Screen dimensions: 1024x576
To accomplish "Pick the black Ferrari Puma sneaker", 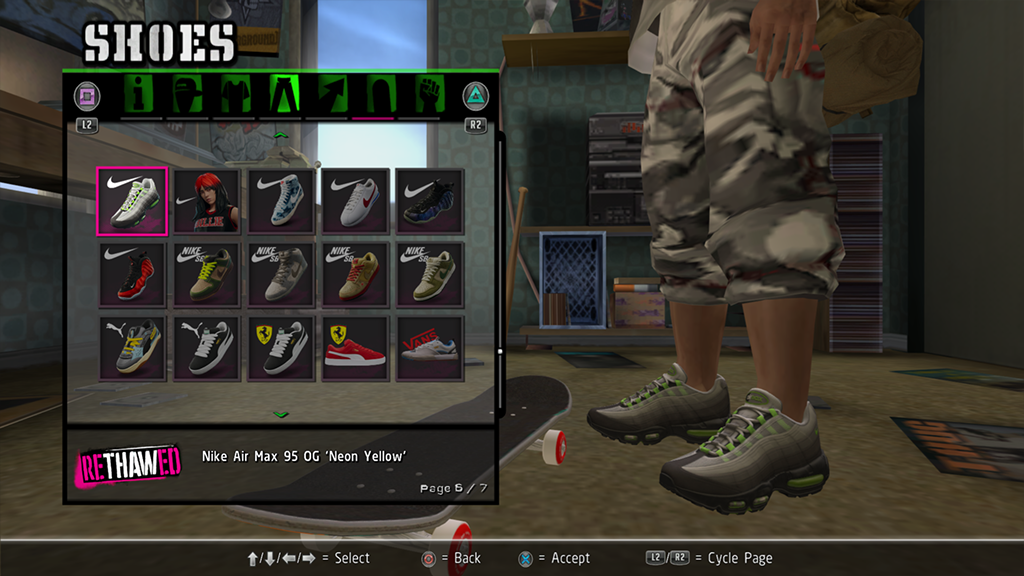I will click(x=281, y=349).
